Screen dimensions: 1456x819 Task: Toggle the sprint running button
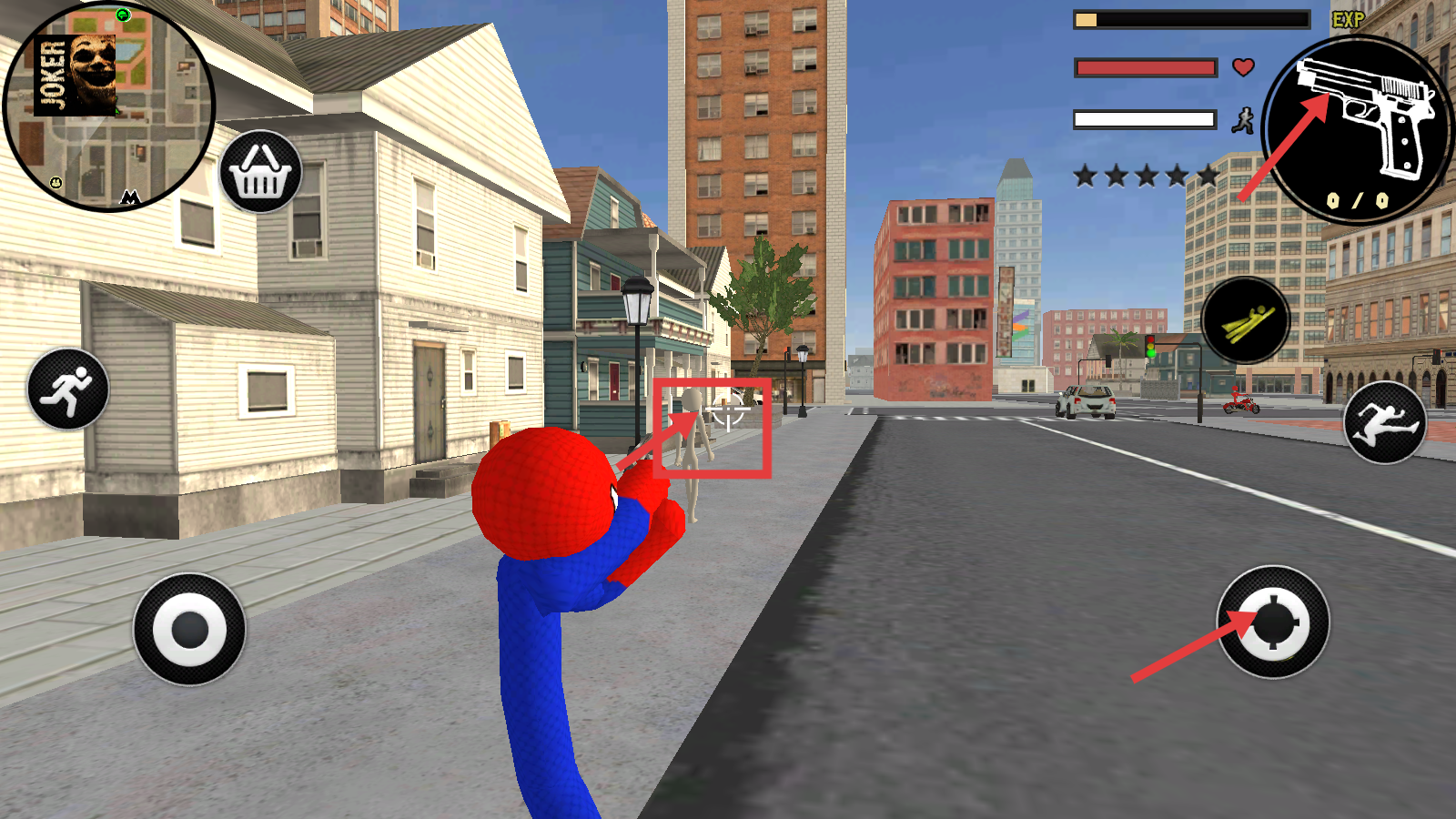pyautogui.click(x=68, y=389)
